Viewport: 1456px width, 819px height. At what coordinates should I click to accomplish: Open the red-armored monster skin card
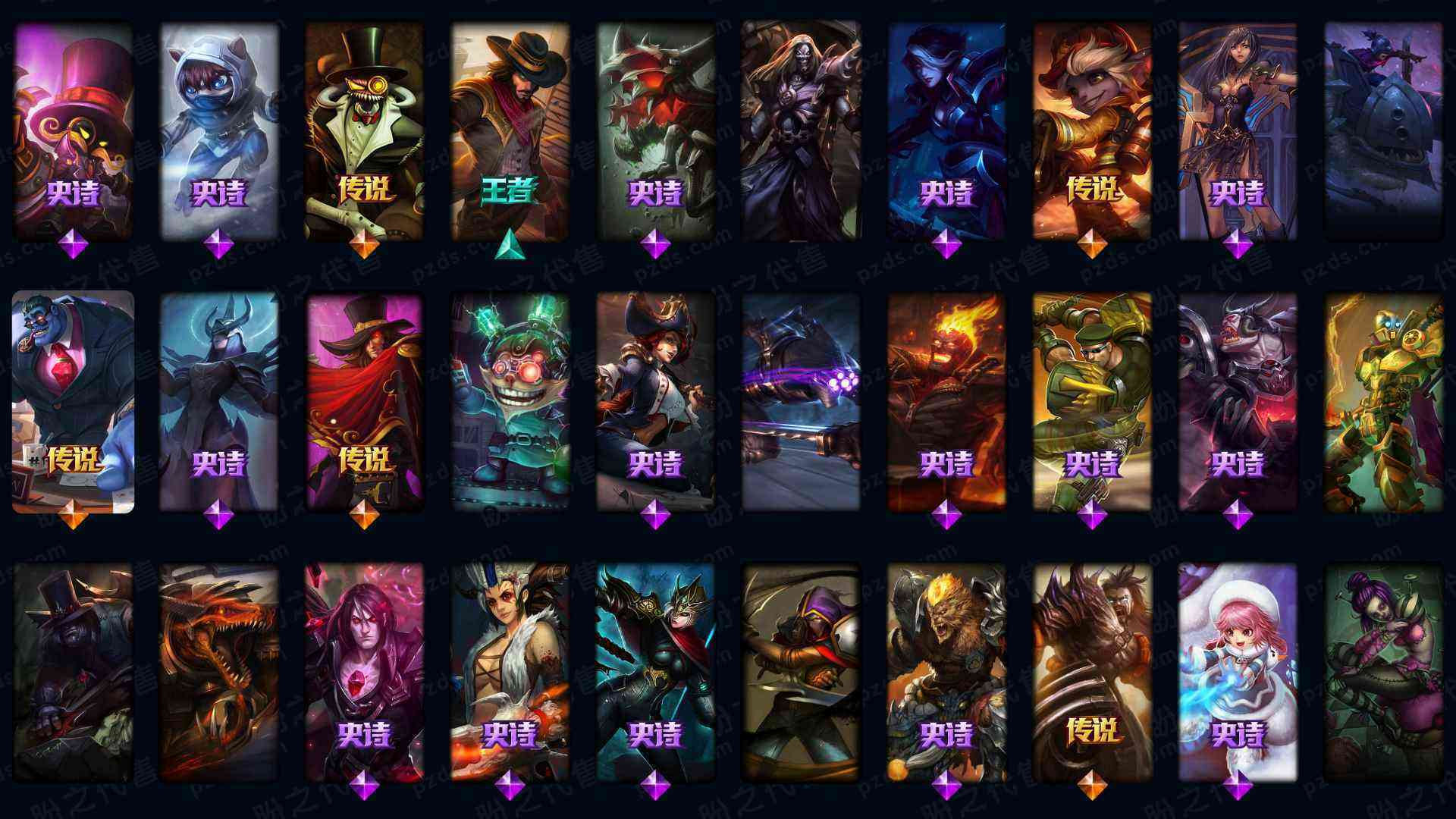(655, 129)
